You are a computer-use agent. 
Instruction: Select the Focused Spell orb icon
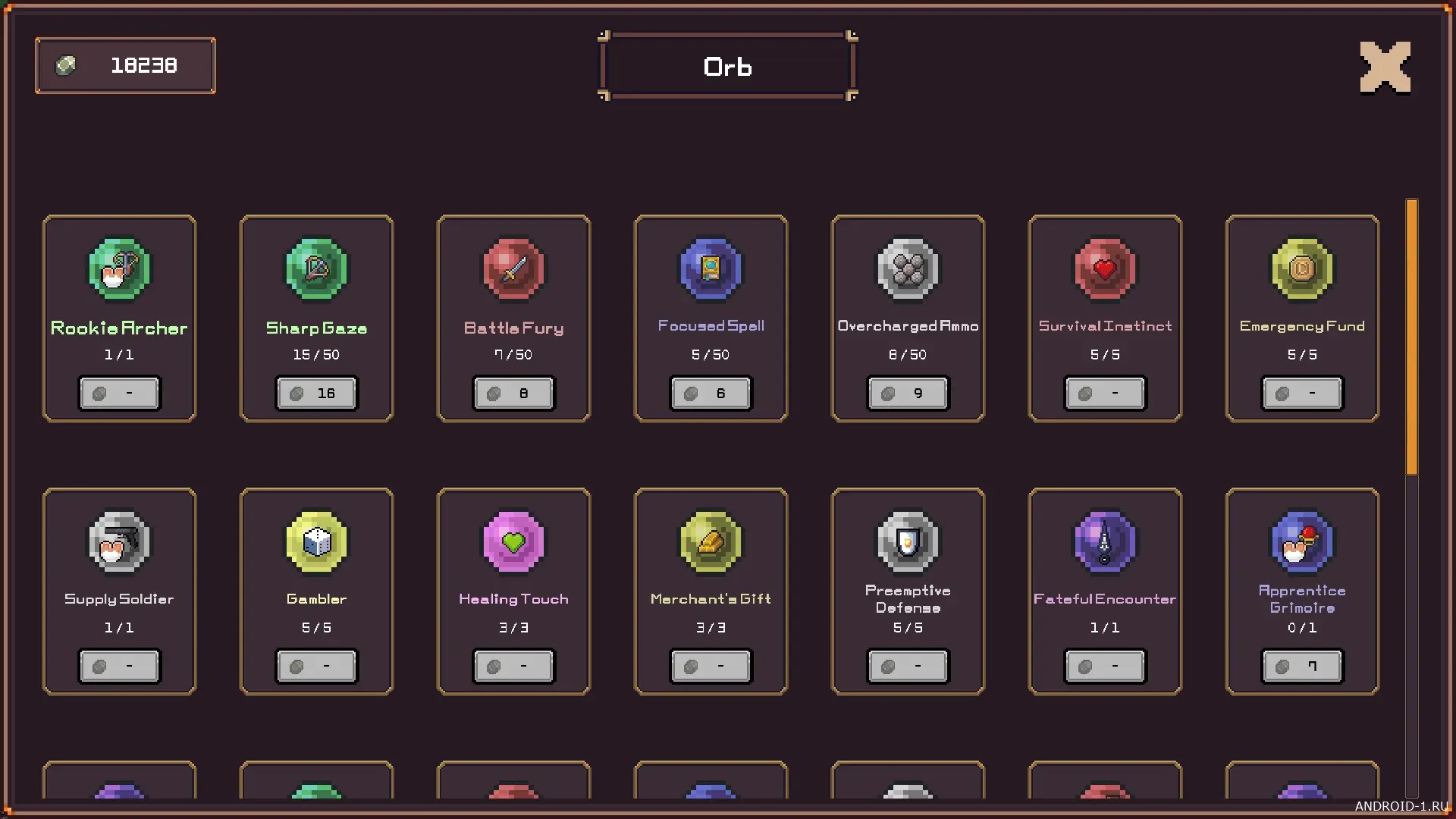[711, 269]
